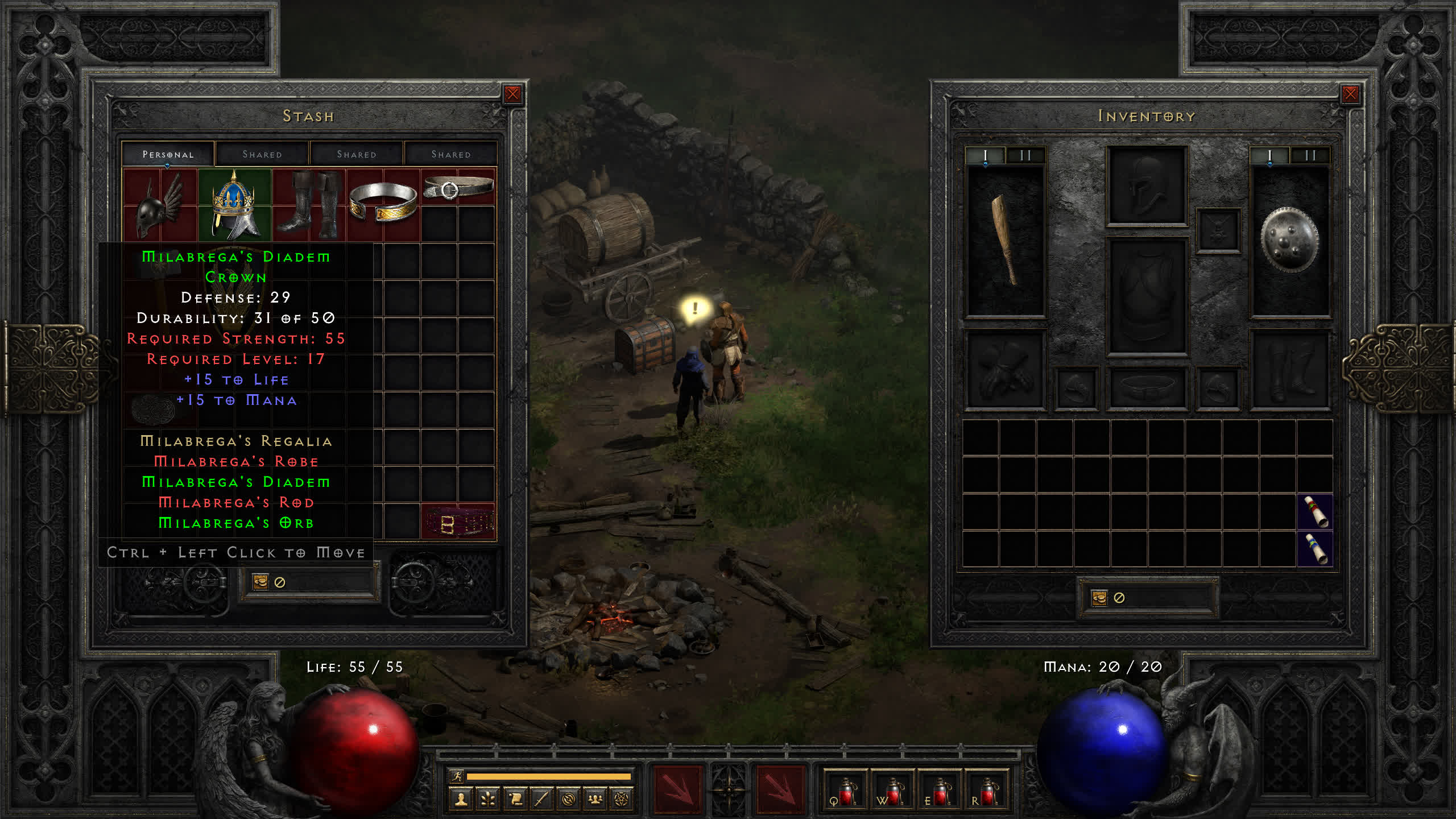Pick up the red-banded scroll
Screen dimensions: 1456x819
pos(1315,511)
